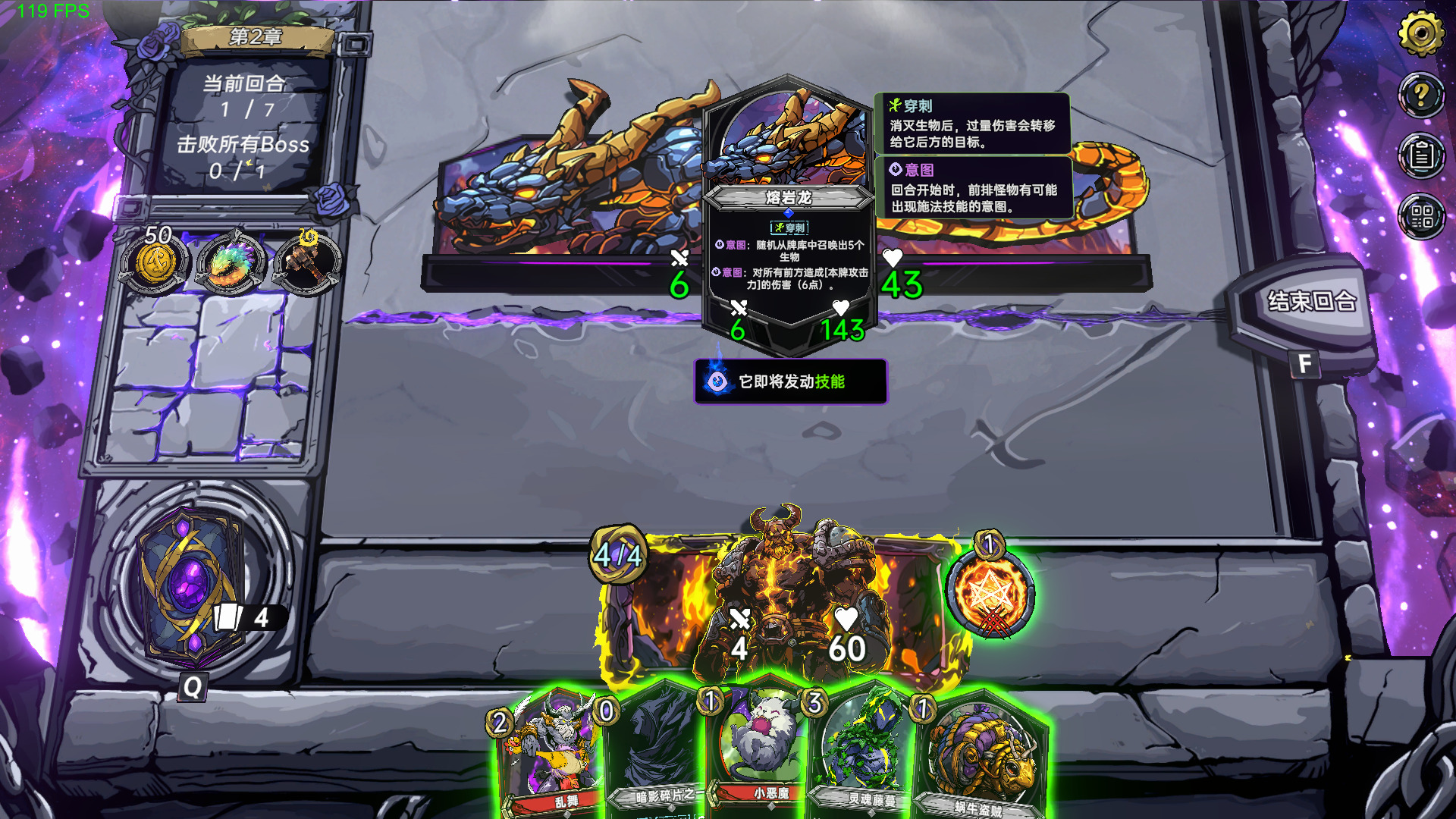Inspect the rainbow feathered relic icon
Image resolution: width=1456 pixels, height=819 pixels.
[x=231, y=263]
